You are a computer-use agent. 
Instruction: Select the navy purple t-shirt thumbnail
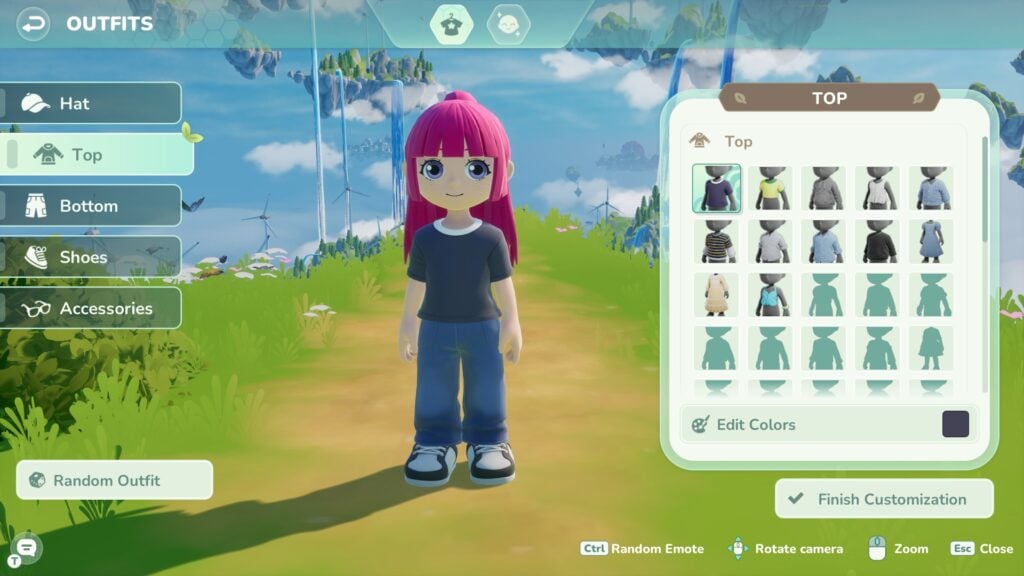[717, 188]
